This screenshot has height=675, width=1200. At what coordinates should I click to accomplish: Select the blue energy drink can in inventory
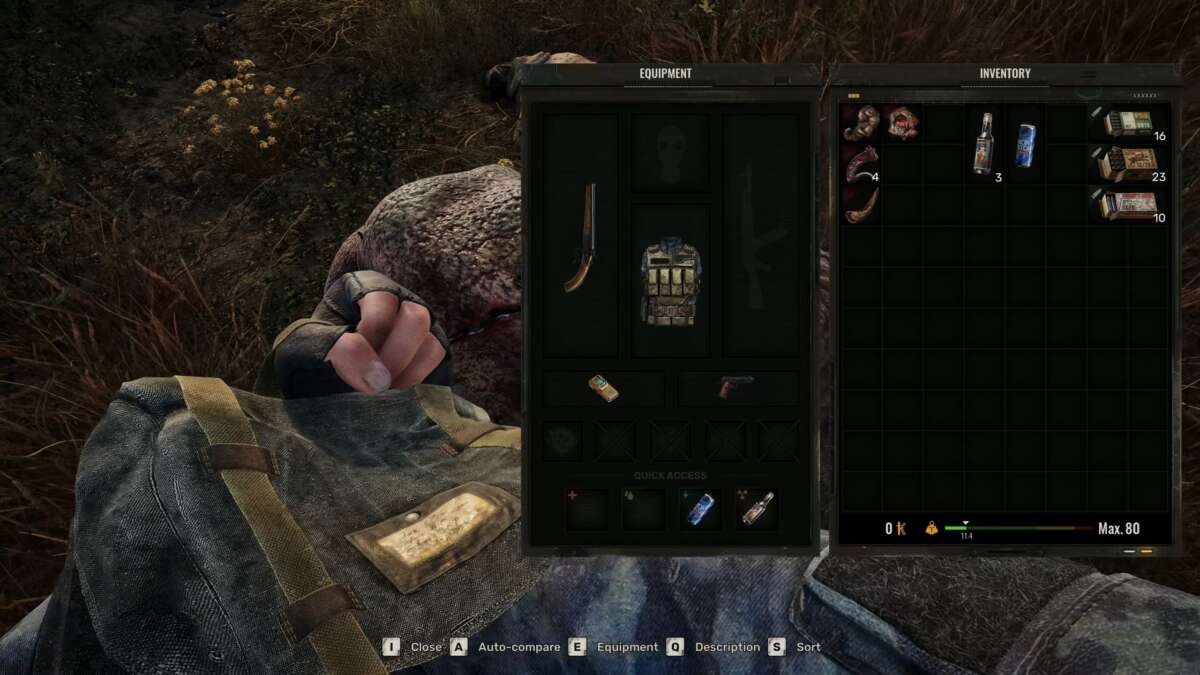[1025, 143]
